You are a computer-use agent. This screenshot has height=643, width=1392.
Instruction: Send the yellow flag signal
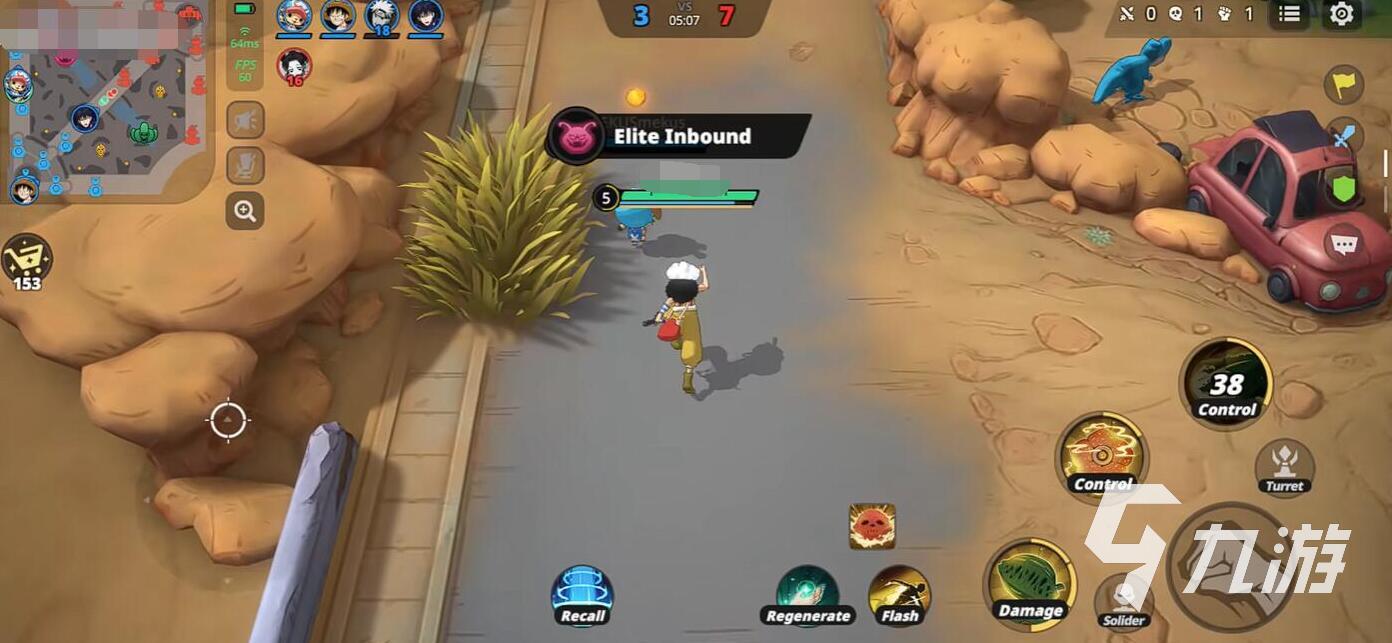click(x=1344, y=84)
